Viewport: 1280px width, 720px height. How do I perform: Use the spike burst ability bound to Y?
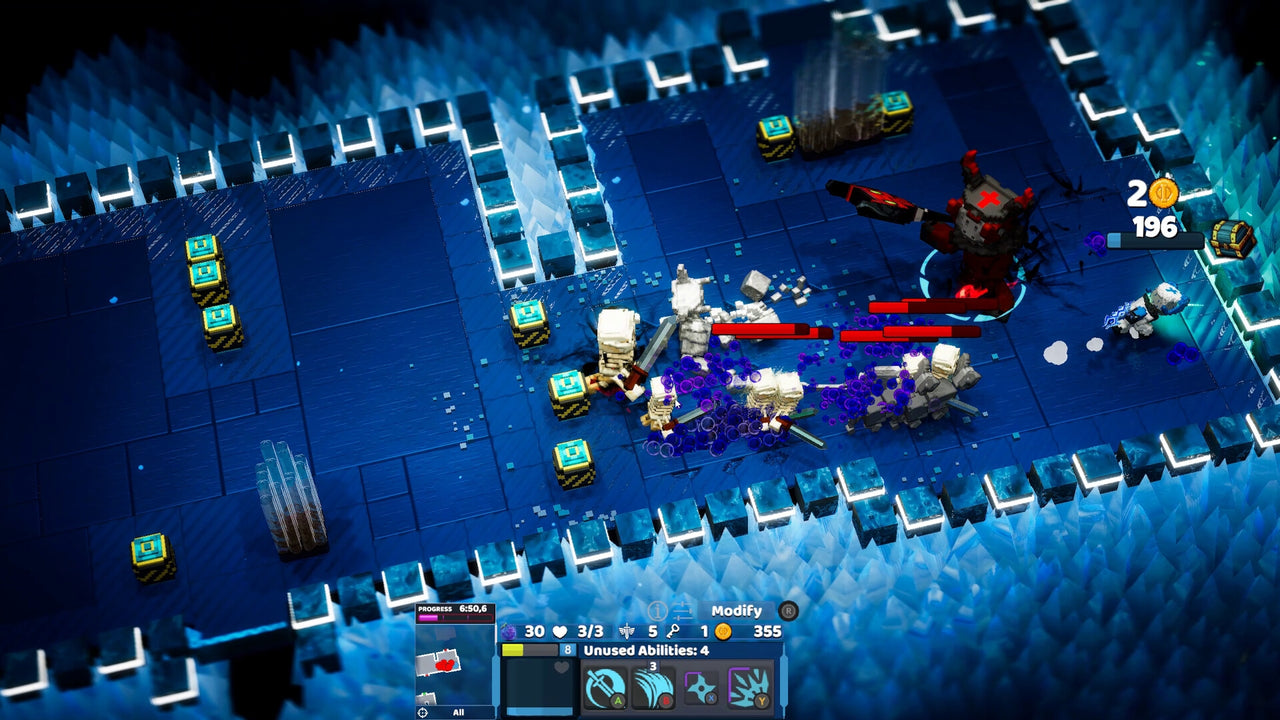pos(747,684)
